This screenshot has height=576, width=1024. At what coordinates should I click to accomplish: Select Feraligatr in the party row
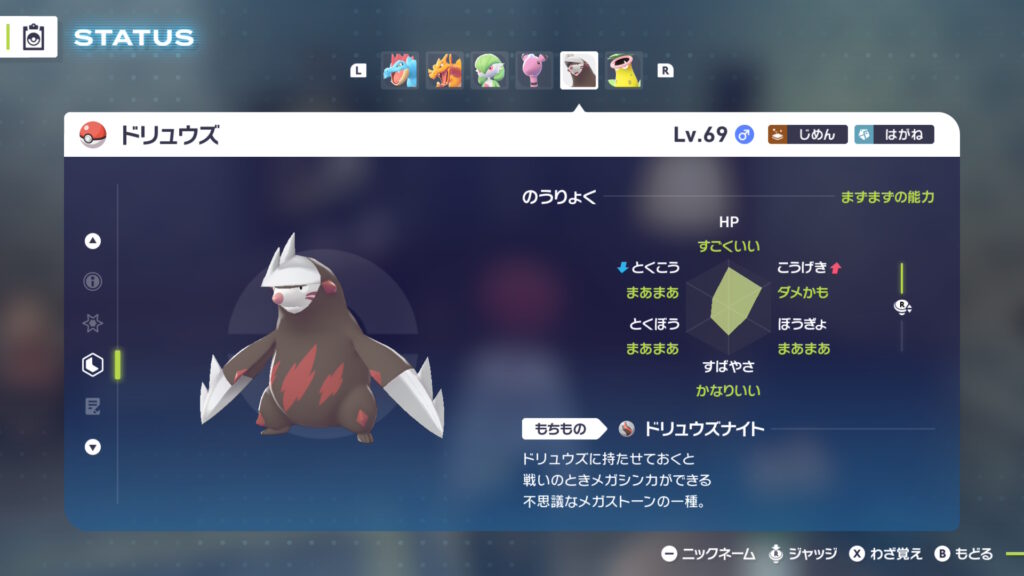click(x=399, y=71)
